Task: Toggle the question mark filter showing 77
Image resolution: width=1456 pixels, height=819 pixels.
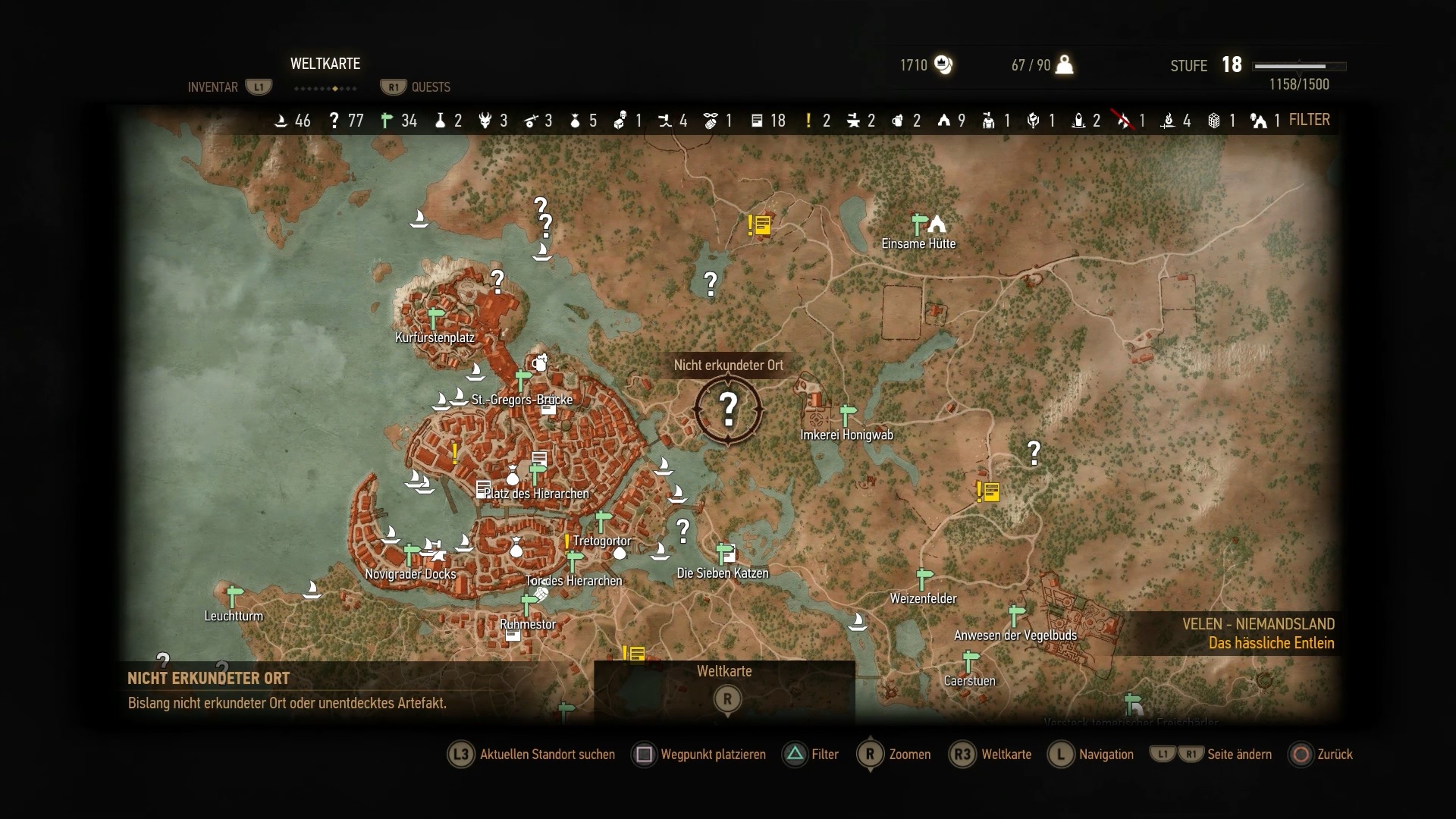Action: tap(346, 121)
